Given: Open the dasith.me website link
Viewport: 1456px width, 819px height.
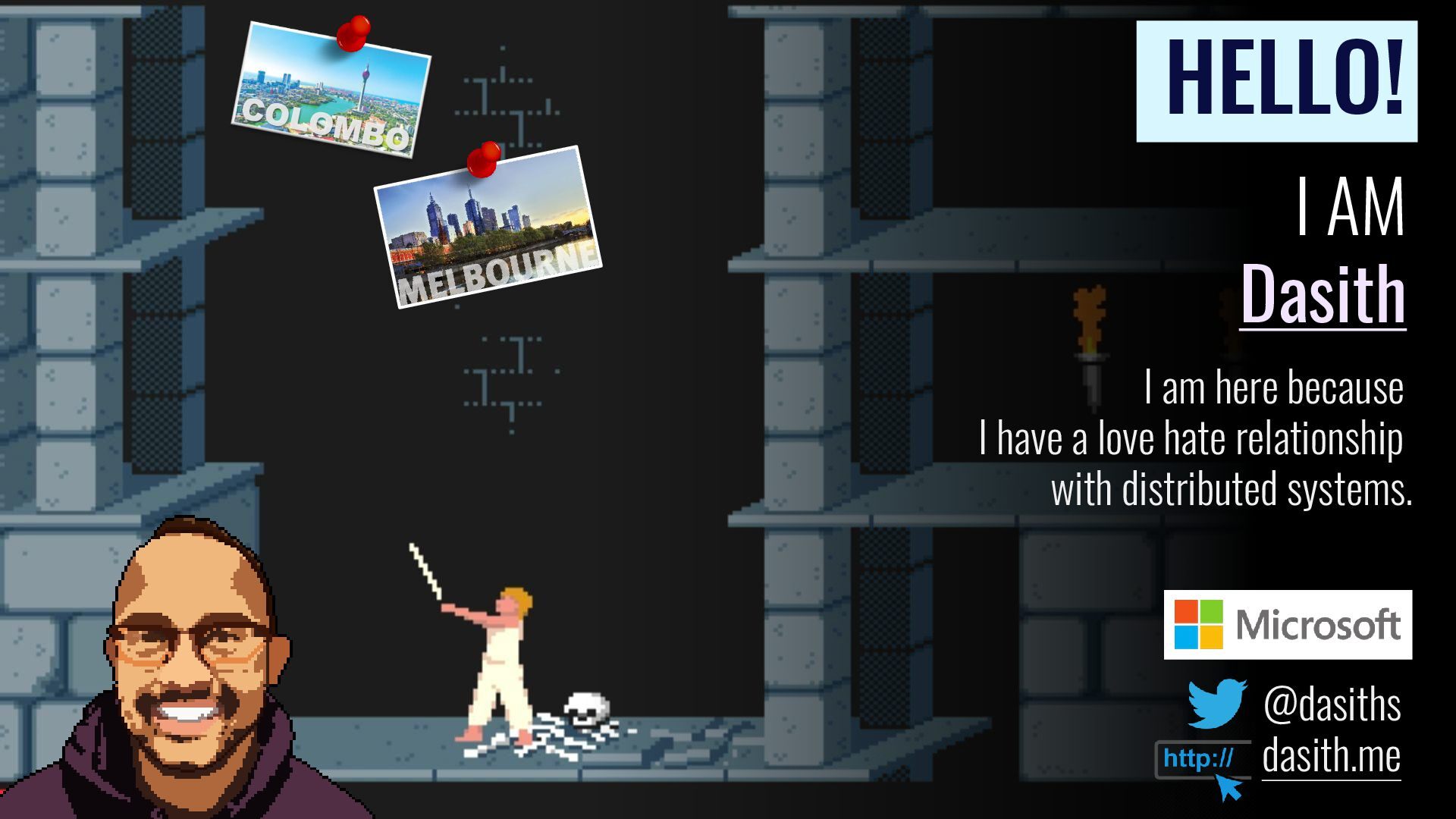Looking at the screenshot, I should (1331, 756).
